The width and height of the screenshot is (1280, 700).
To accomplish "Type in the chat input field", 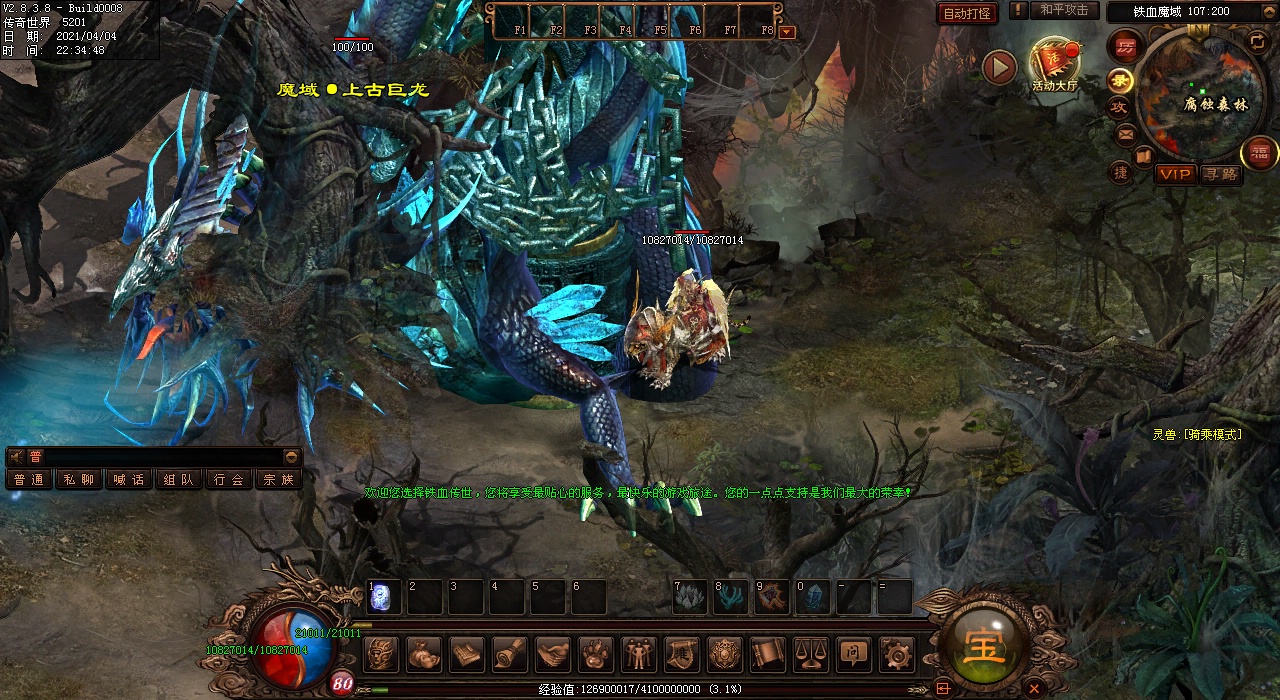I will click(x=160, y=457).
